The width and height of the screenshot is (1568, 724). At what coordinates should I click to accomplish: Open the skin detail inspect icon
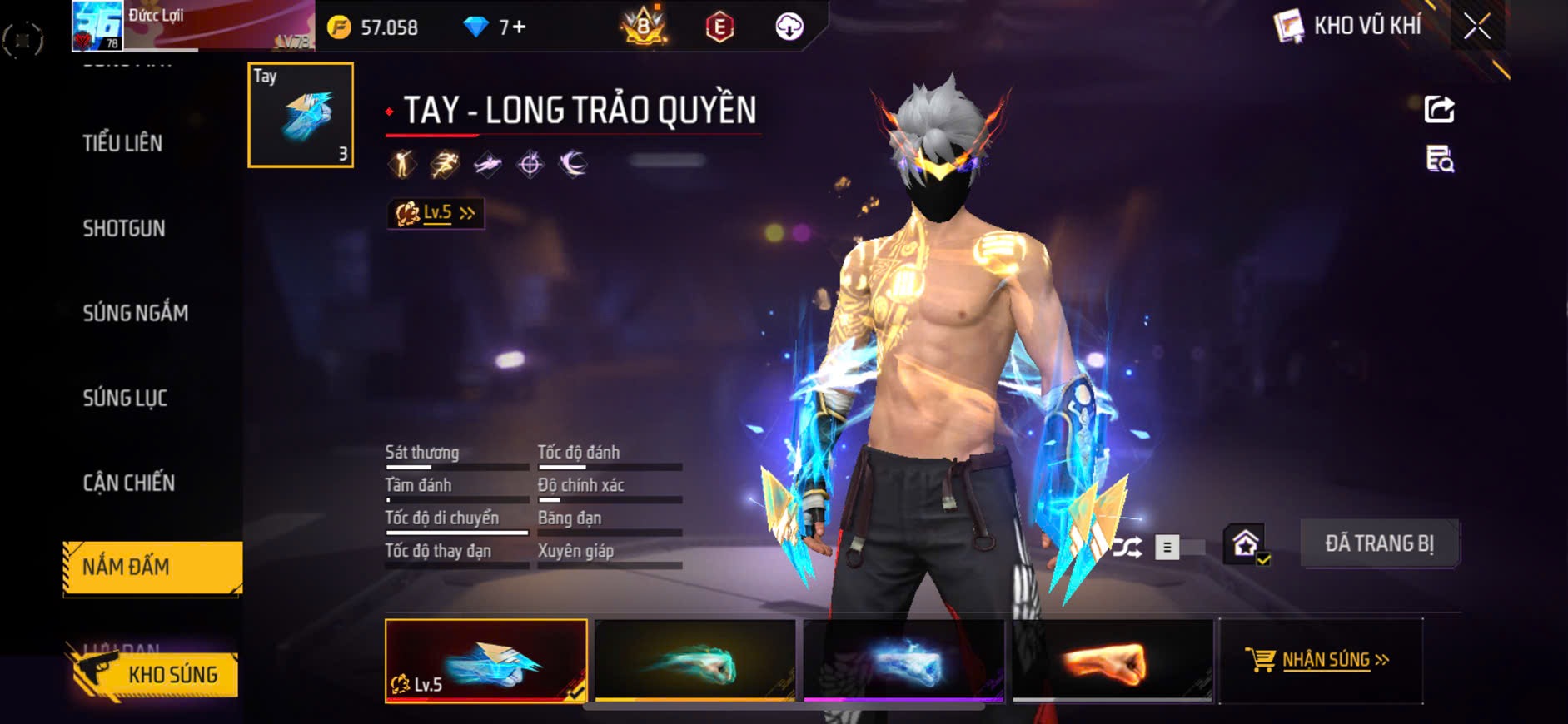tap(1439, 158)
